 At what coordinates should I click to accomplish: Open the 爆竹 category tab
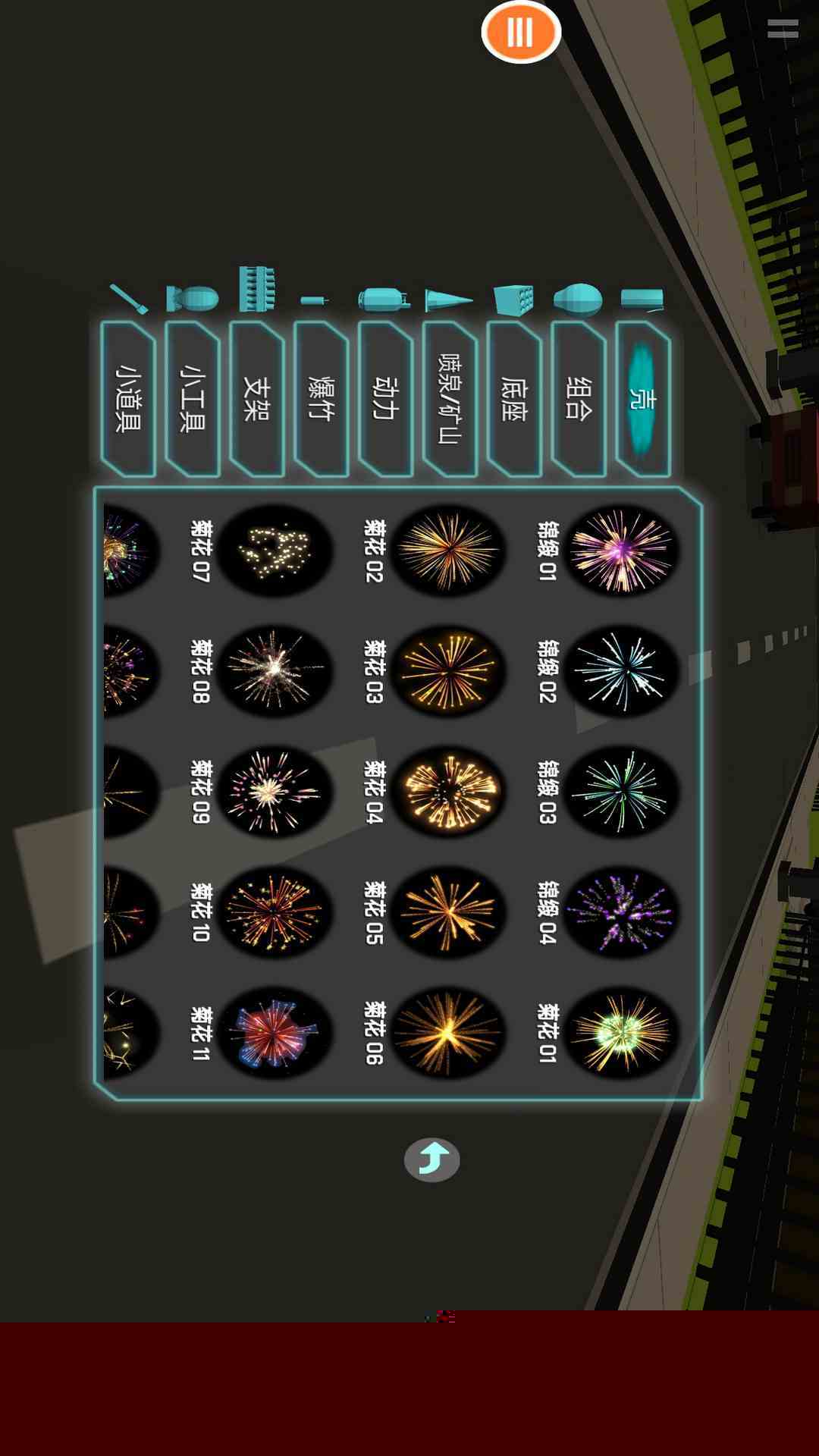pyautogui.click(x=321, y=399)
